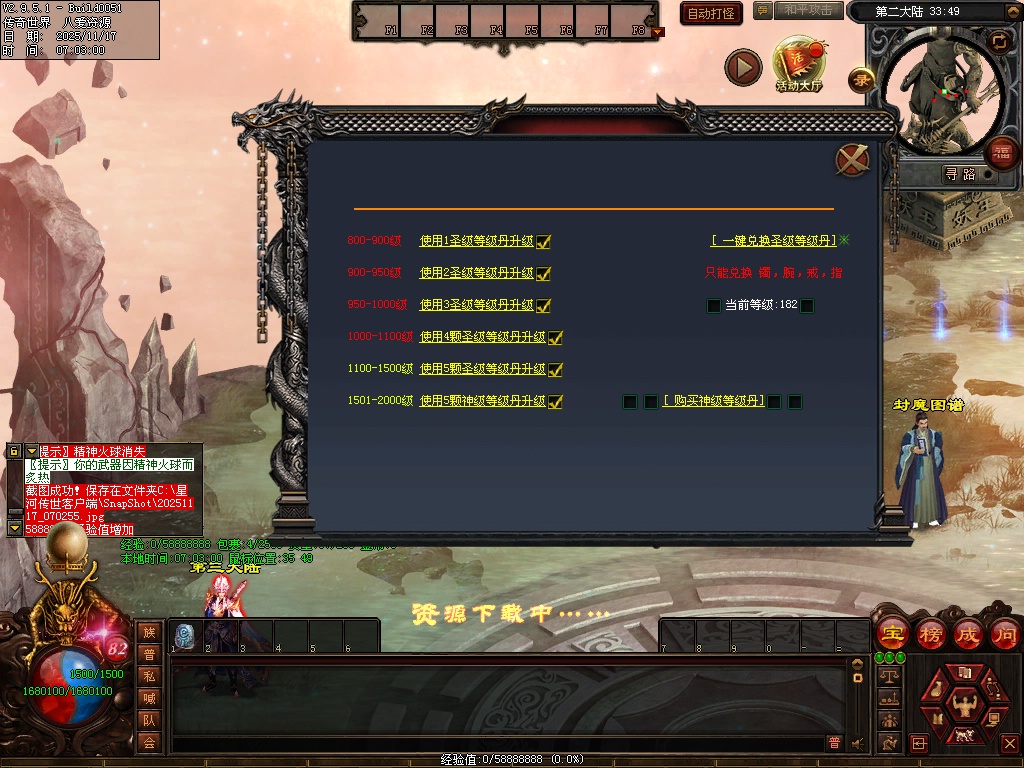Image resolution: width=1024 pixels, height=768 pixels.
Task: Activate 一键兑换圣级等级丹 exchange link
Action: pyautogui.click(x=773, y=241)
